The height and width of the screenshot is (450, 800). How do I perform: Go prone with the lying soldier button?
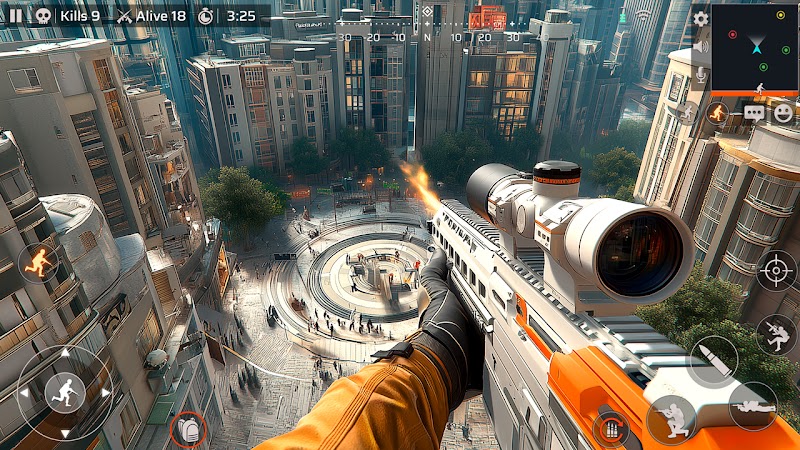point(752,404)
